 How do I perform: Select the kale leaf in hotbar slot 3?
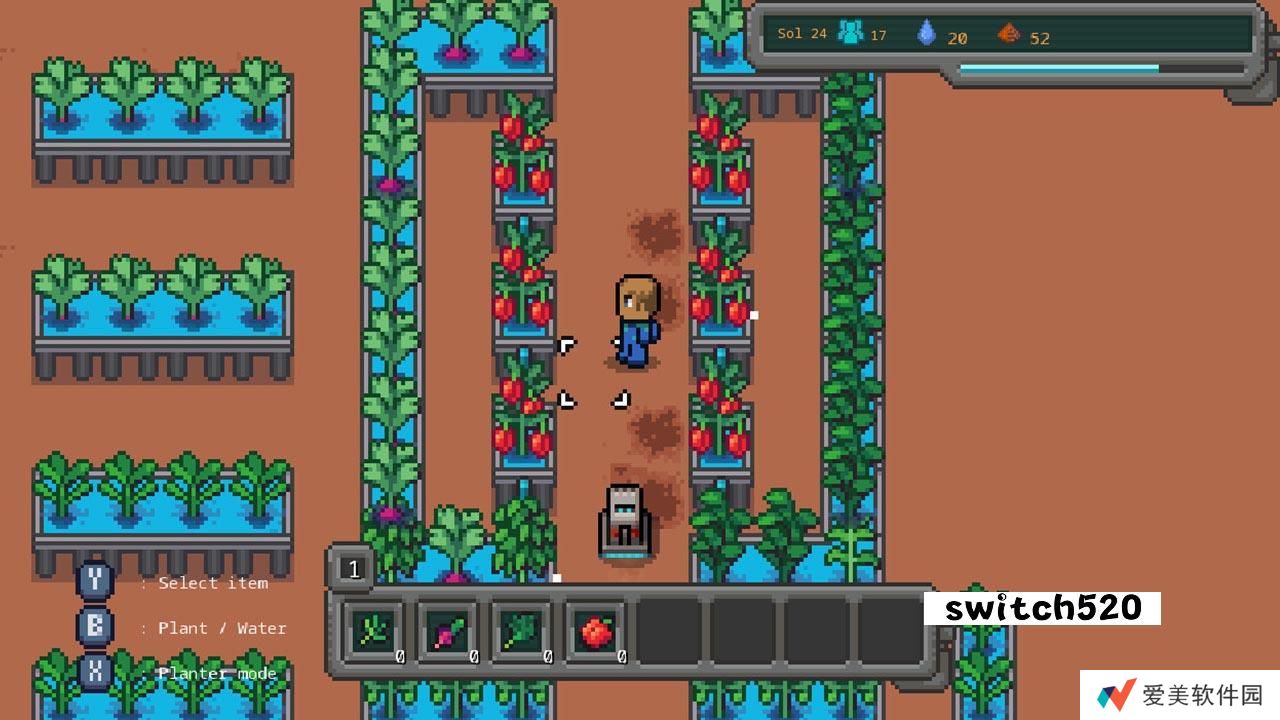click(x=520, y=630)
